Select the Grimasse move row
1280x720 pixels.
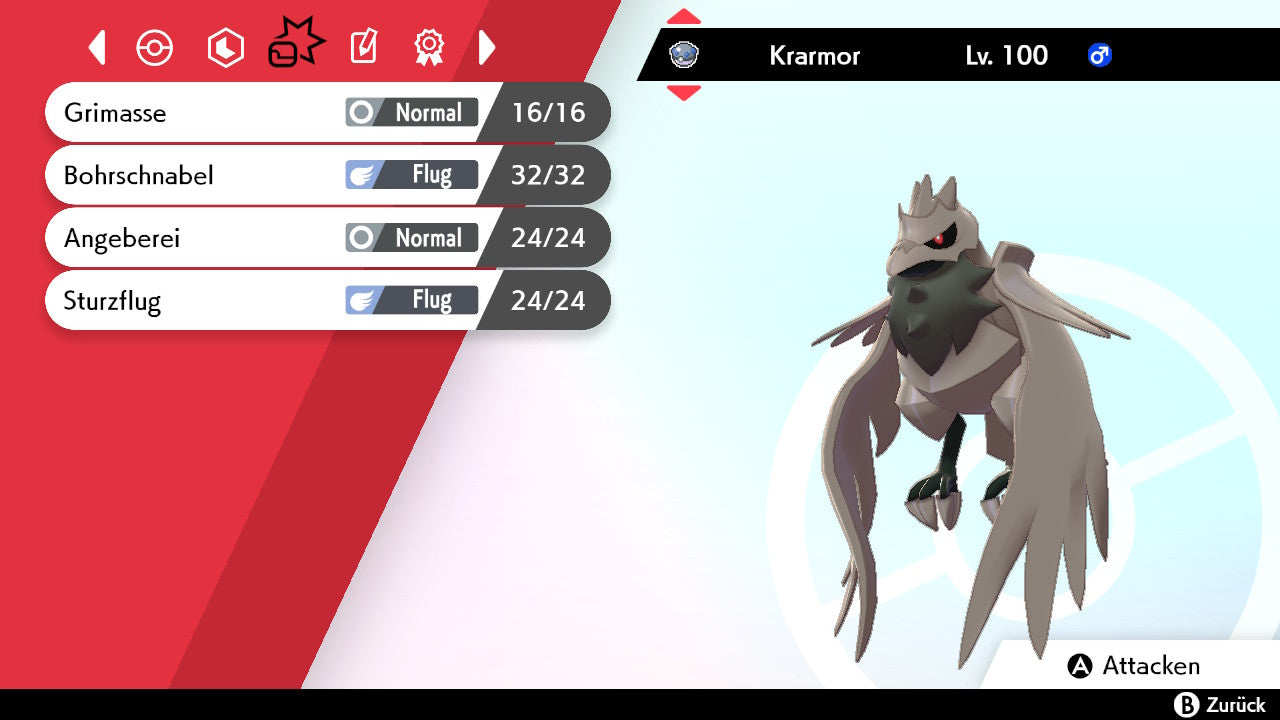[x=327, y=112]
